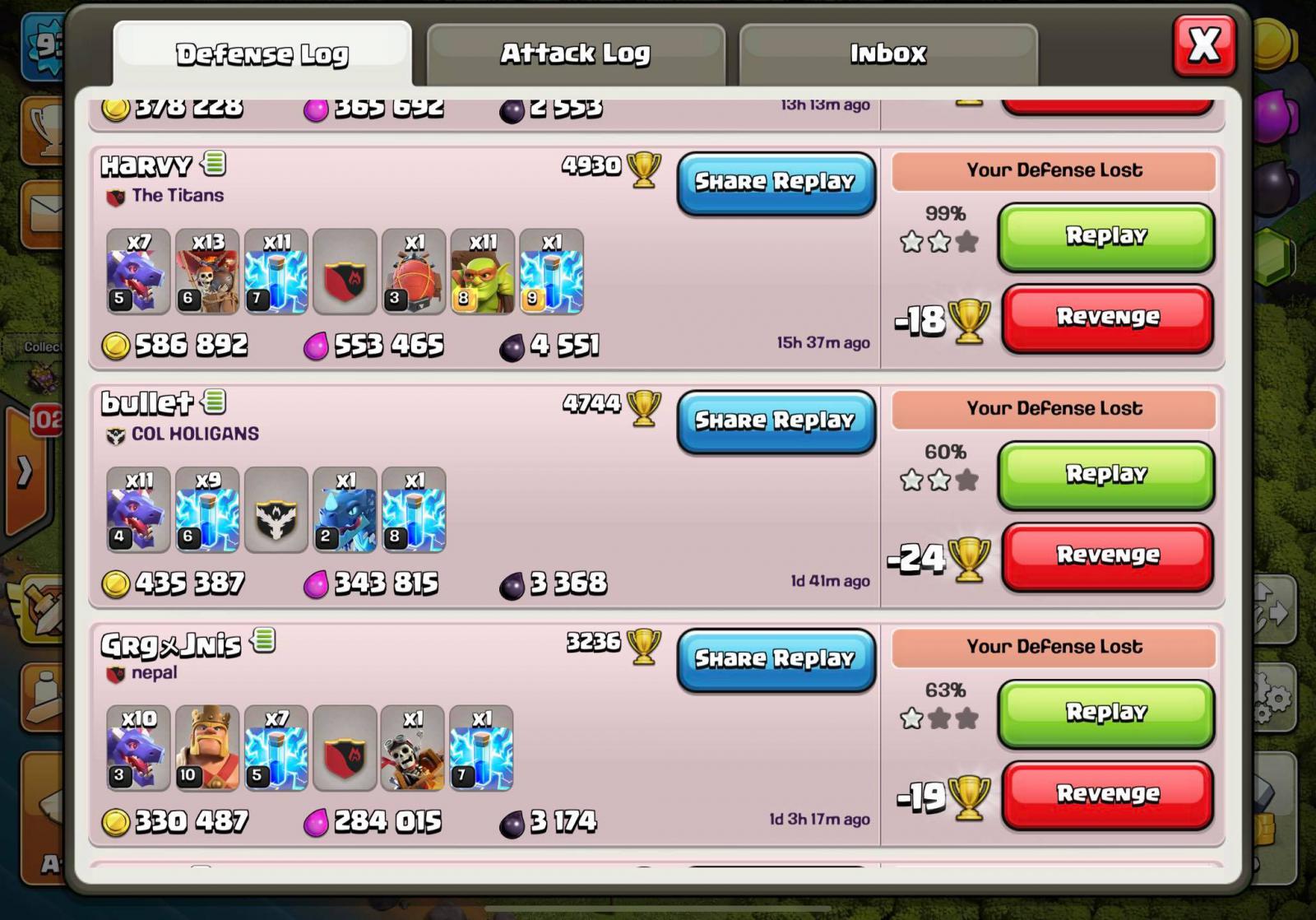Open the Attack Log tab

coord(574,53)
